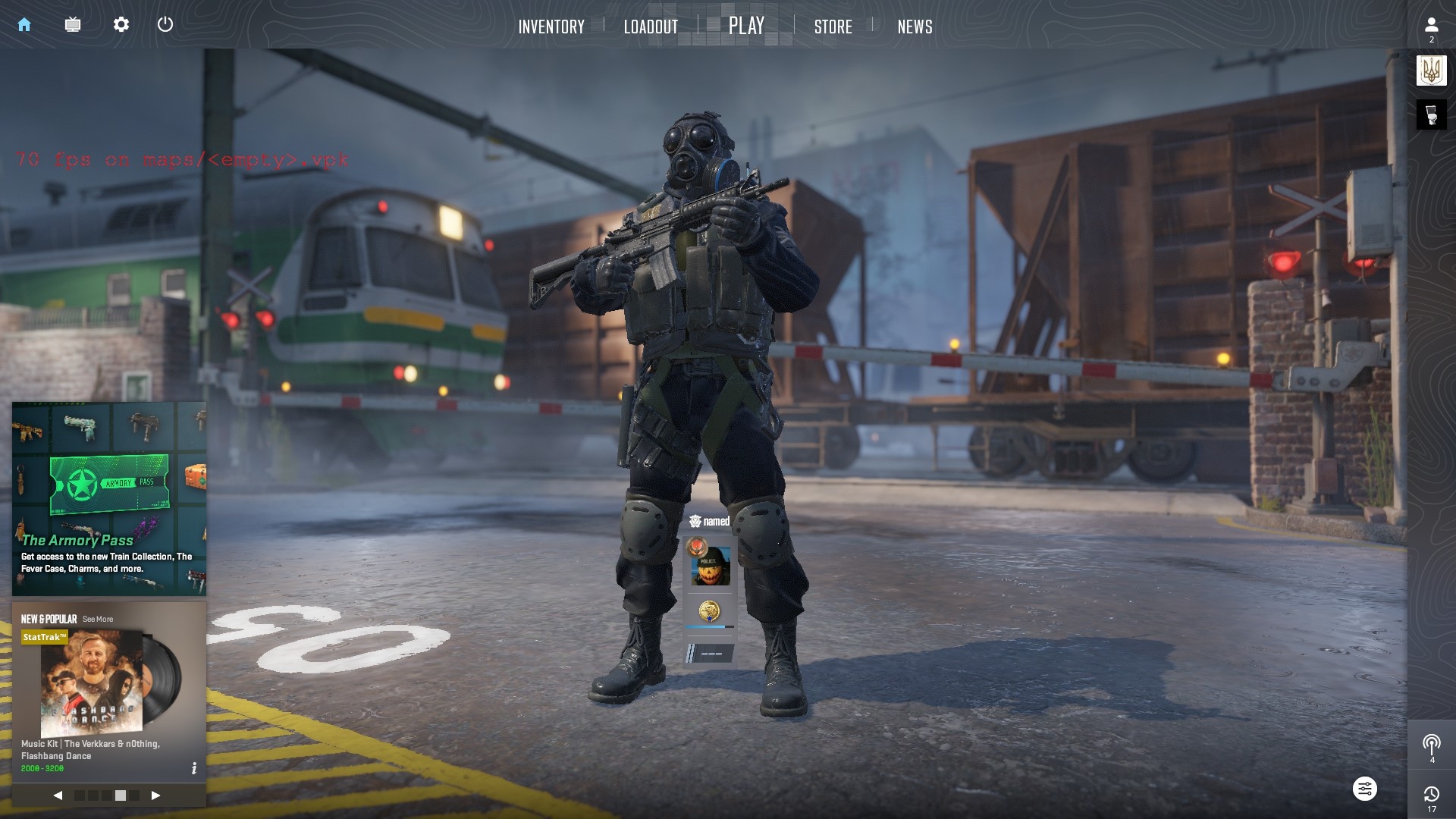The height and width of the screenshot is (819, 1456).
Task: Open the Inventory tab
Action: (551, 27)
